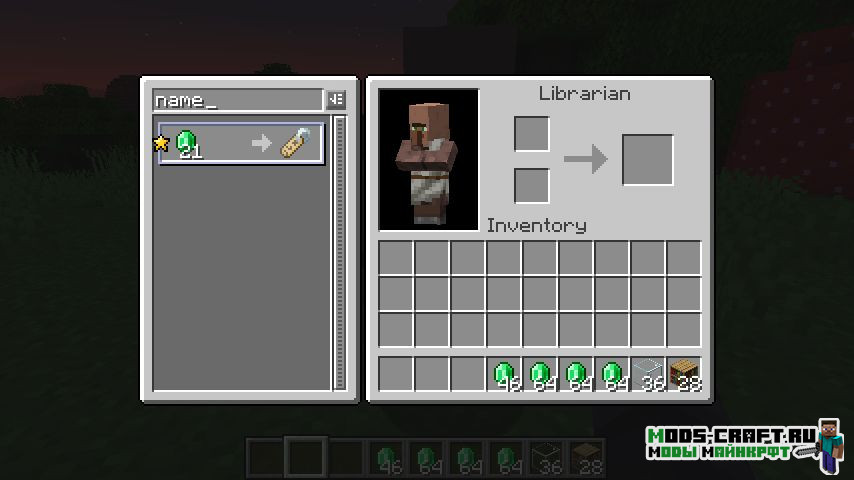The width and height of the screenshot is (854, 480).
Task: Click the trade search field containing "name"
Action: pos(238,100)
